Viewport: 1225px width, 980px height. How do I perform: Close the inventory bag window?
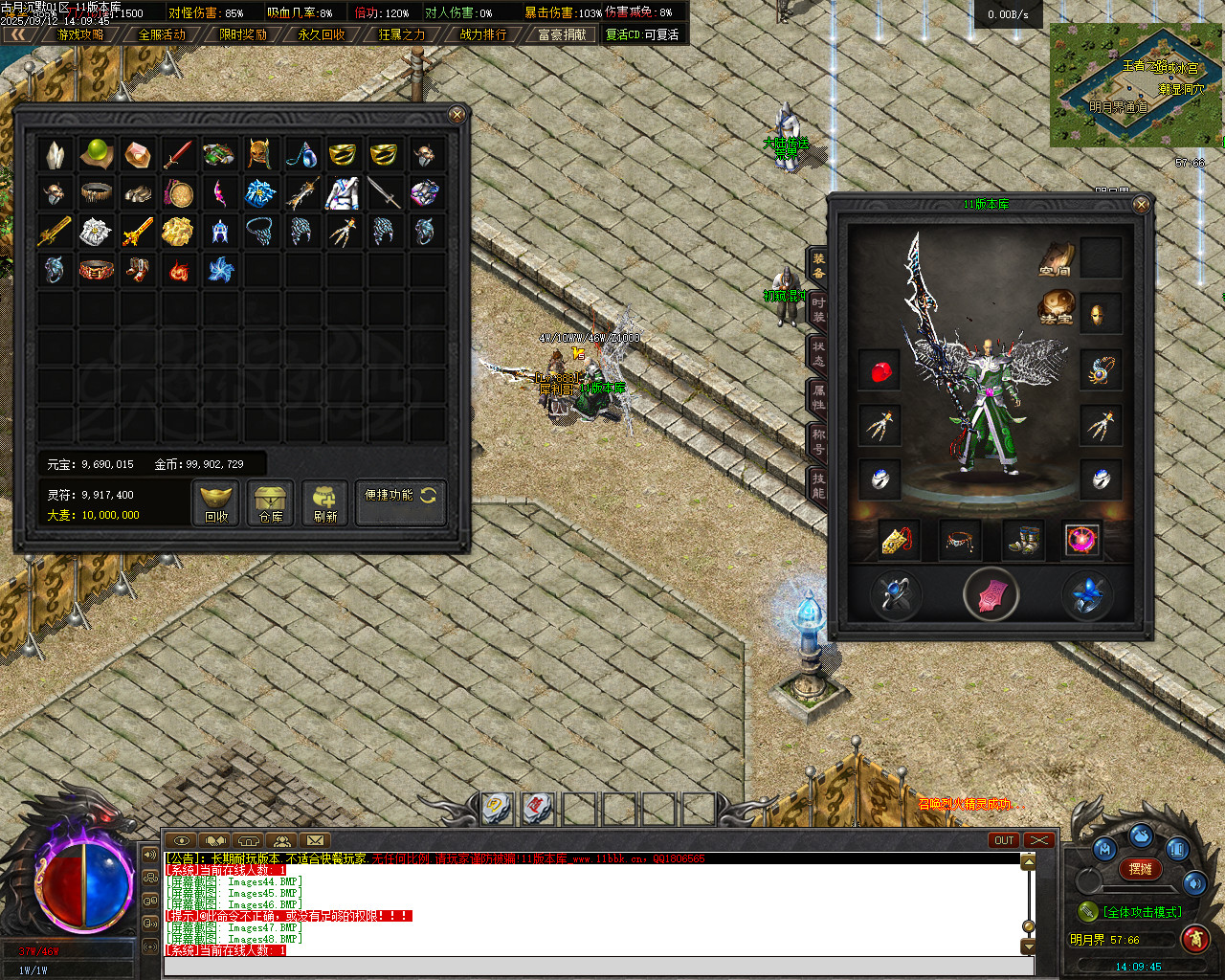pos(457,115)
